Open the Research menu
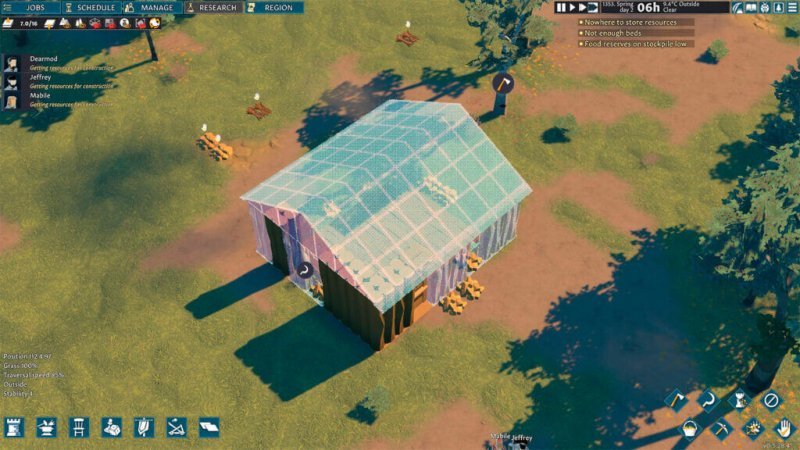 point(213,7)
